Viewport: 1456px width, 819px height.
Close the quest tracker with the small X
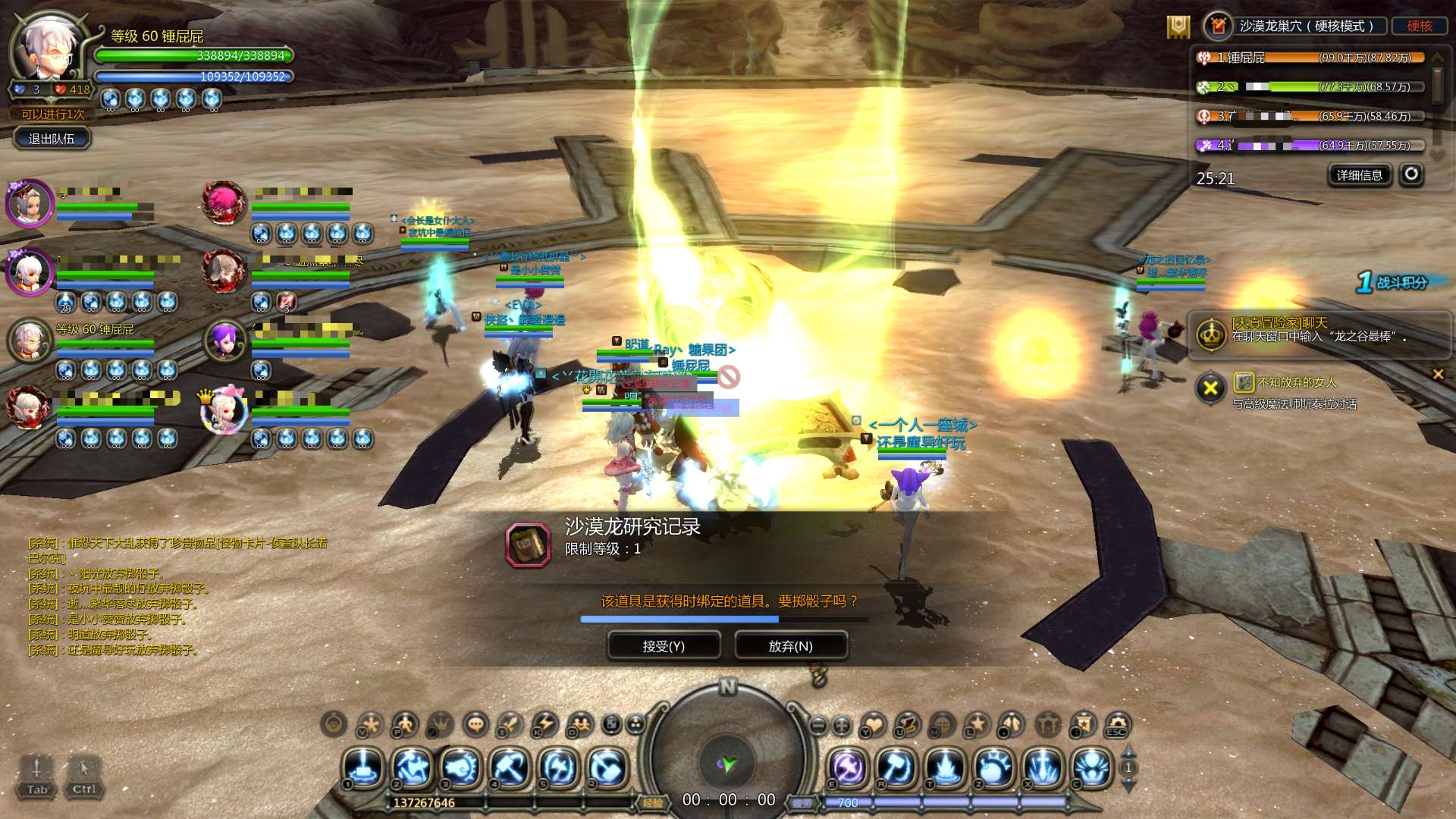tap(1438, 374)
